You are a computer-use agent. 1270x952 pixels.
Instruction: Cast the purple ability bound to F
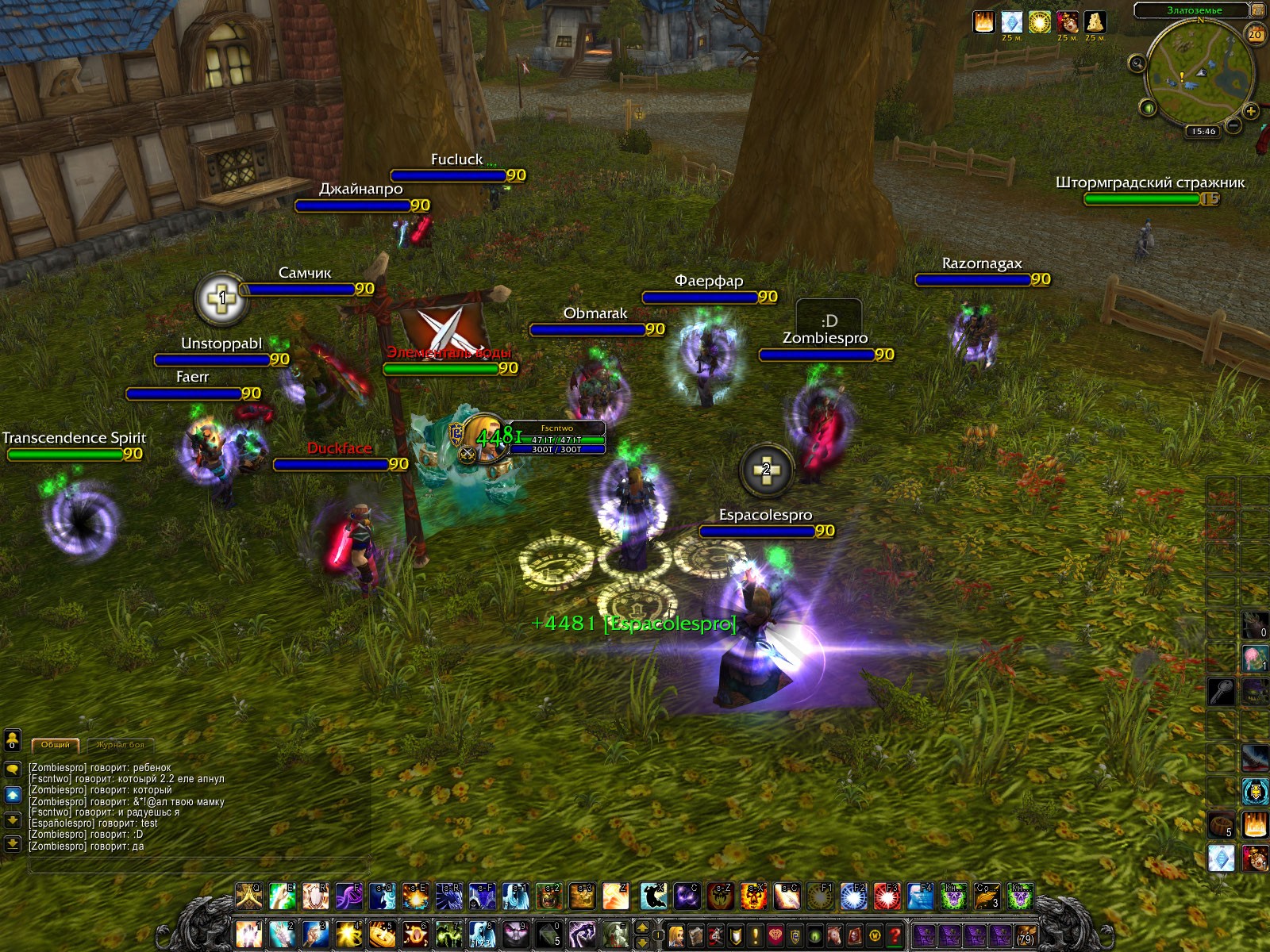(x=348, y=896)
